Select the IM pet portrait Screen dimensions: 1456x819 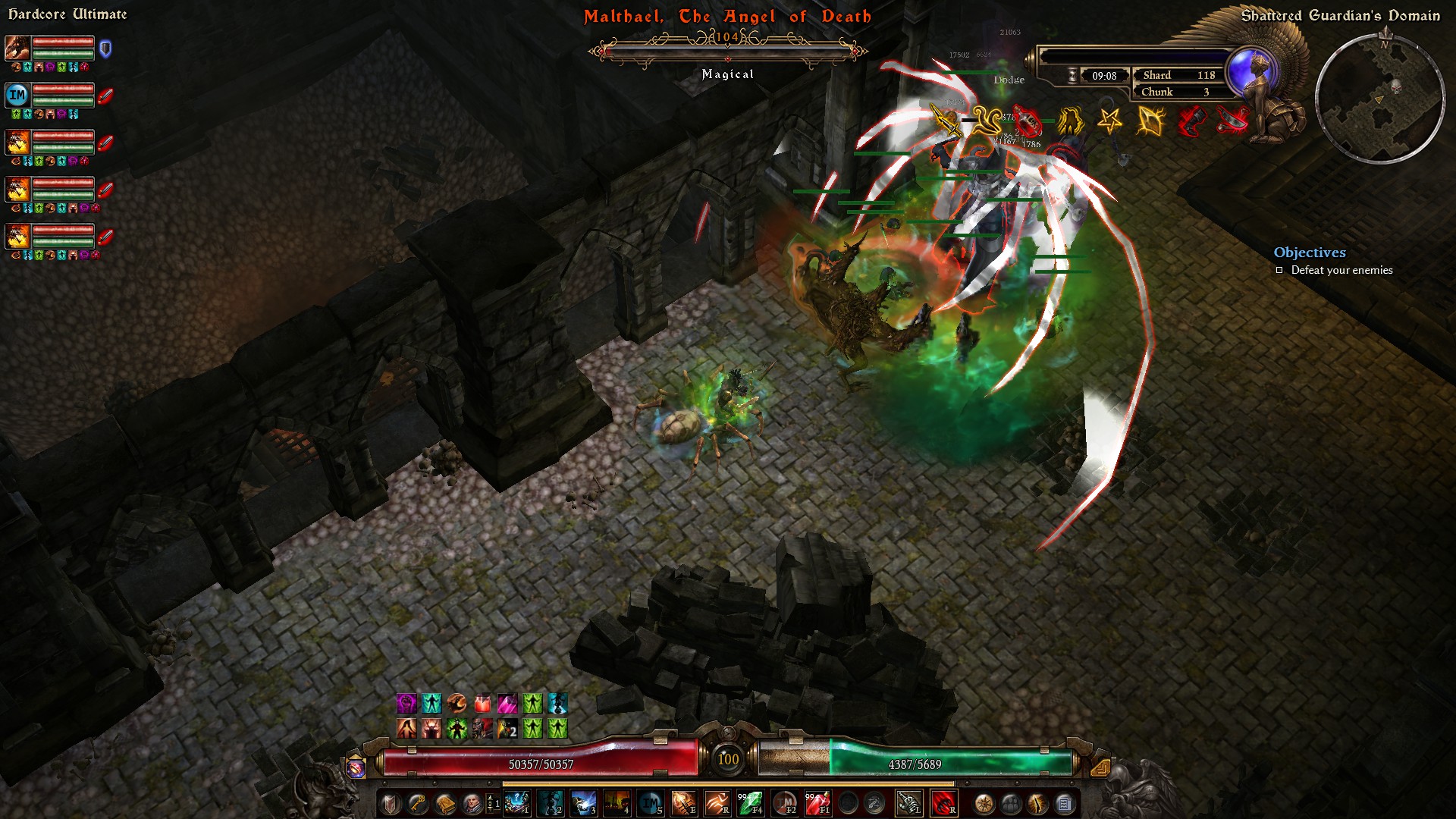tap(17, 95)
